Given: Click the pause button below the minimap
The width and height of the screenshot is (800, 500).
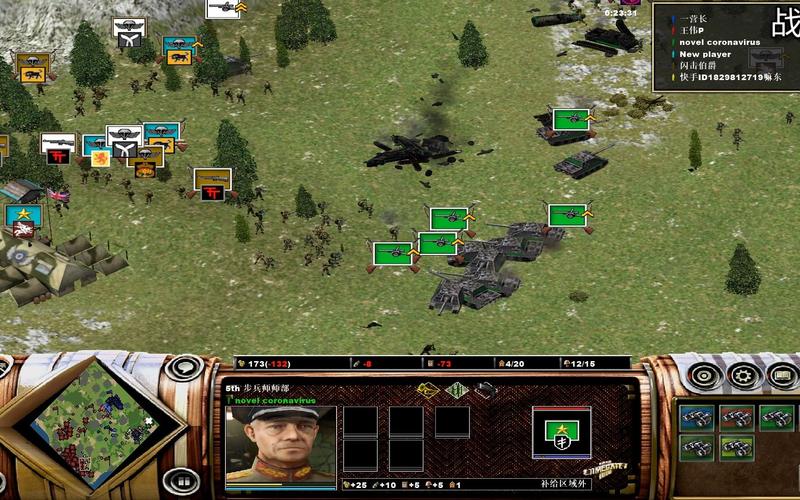Looking at the screenshot, I should [183, 480].
